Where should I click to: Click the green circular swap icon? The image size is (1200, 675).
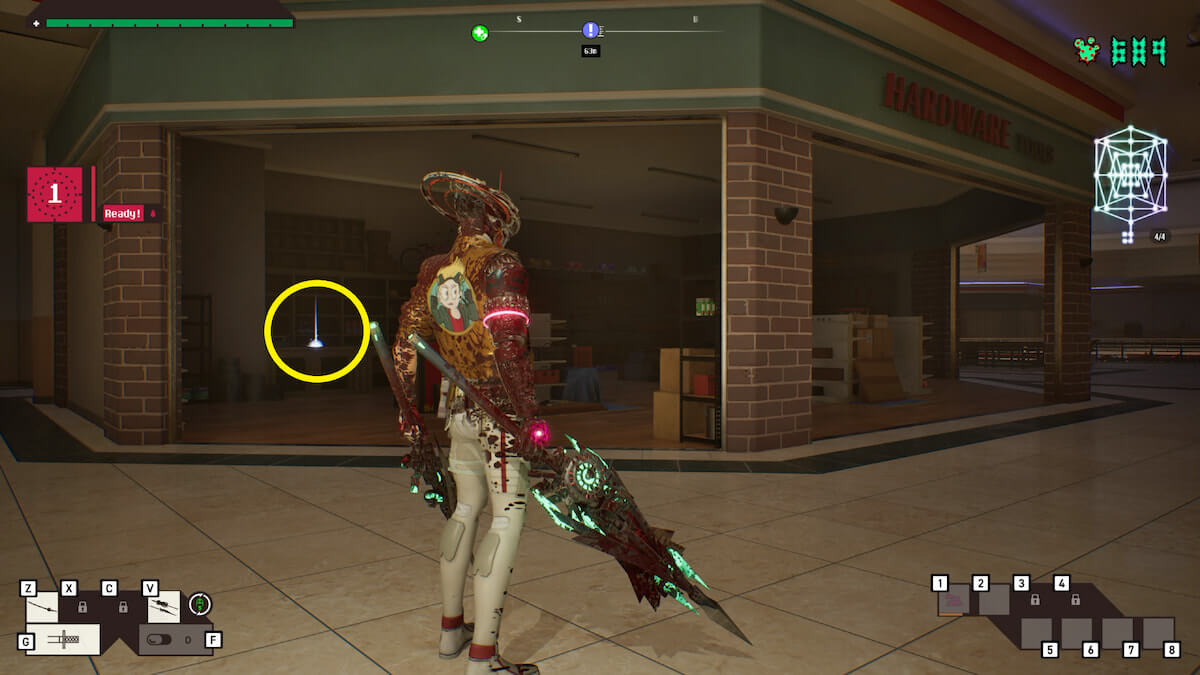tap(200, 604)
